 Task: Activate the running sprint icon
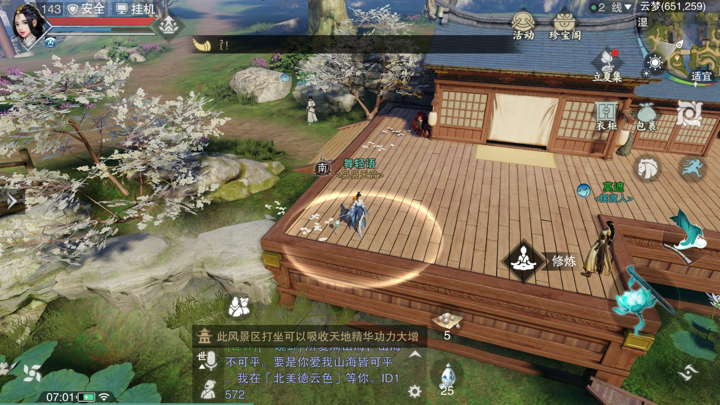(691, 167)
